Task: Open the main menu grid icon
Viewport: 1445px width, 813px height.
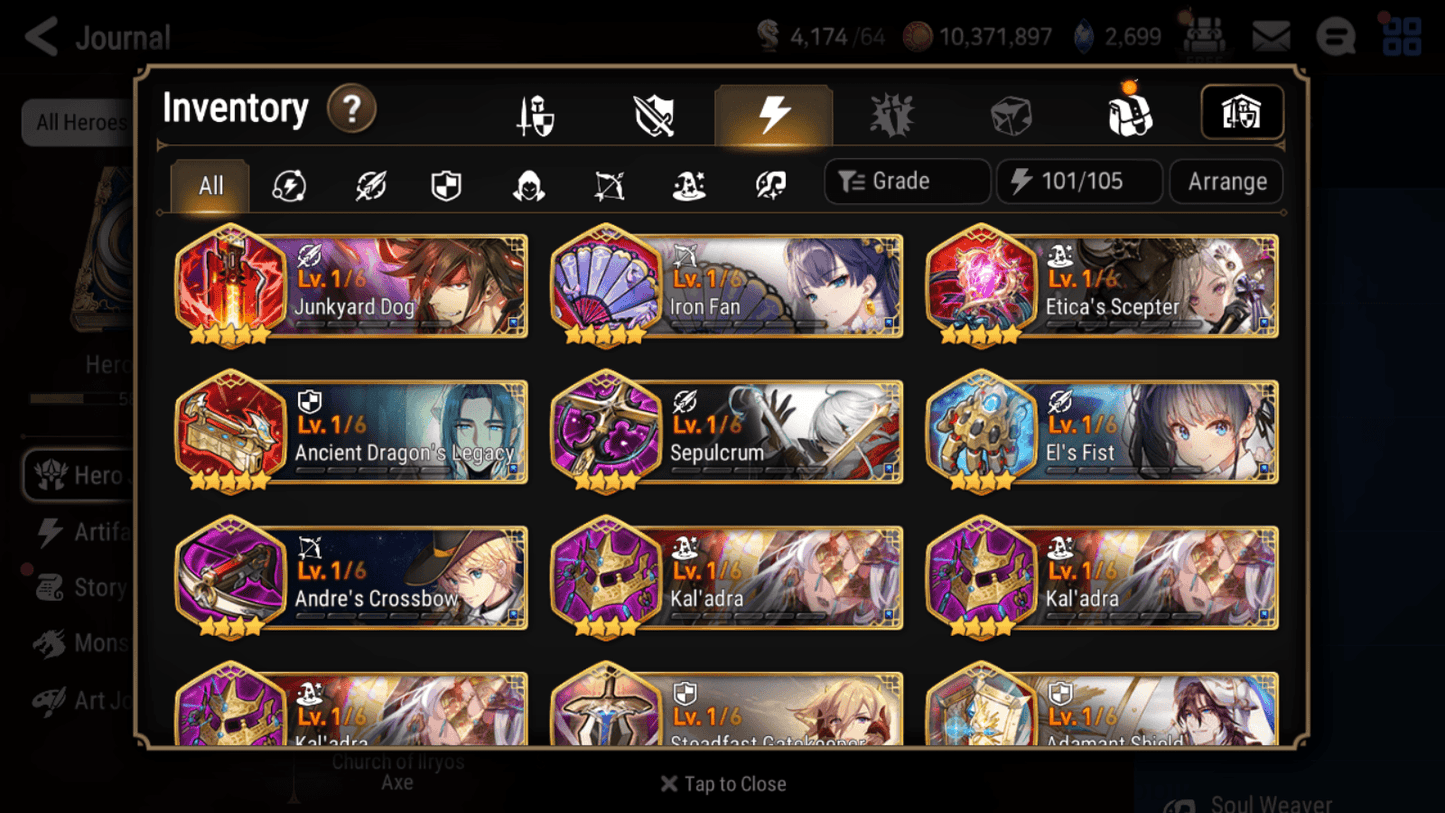Action: coord(1400,36)
